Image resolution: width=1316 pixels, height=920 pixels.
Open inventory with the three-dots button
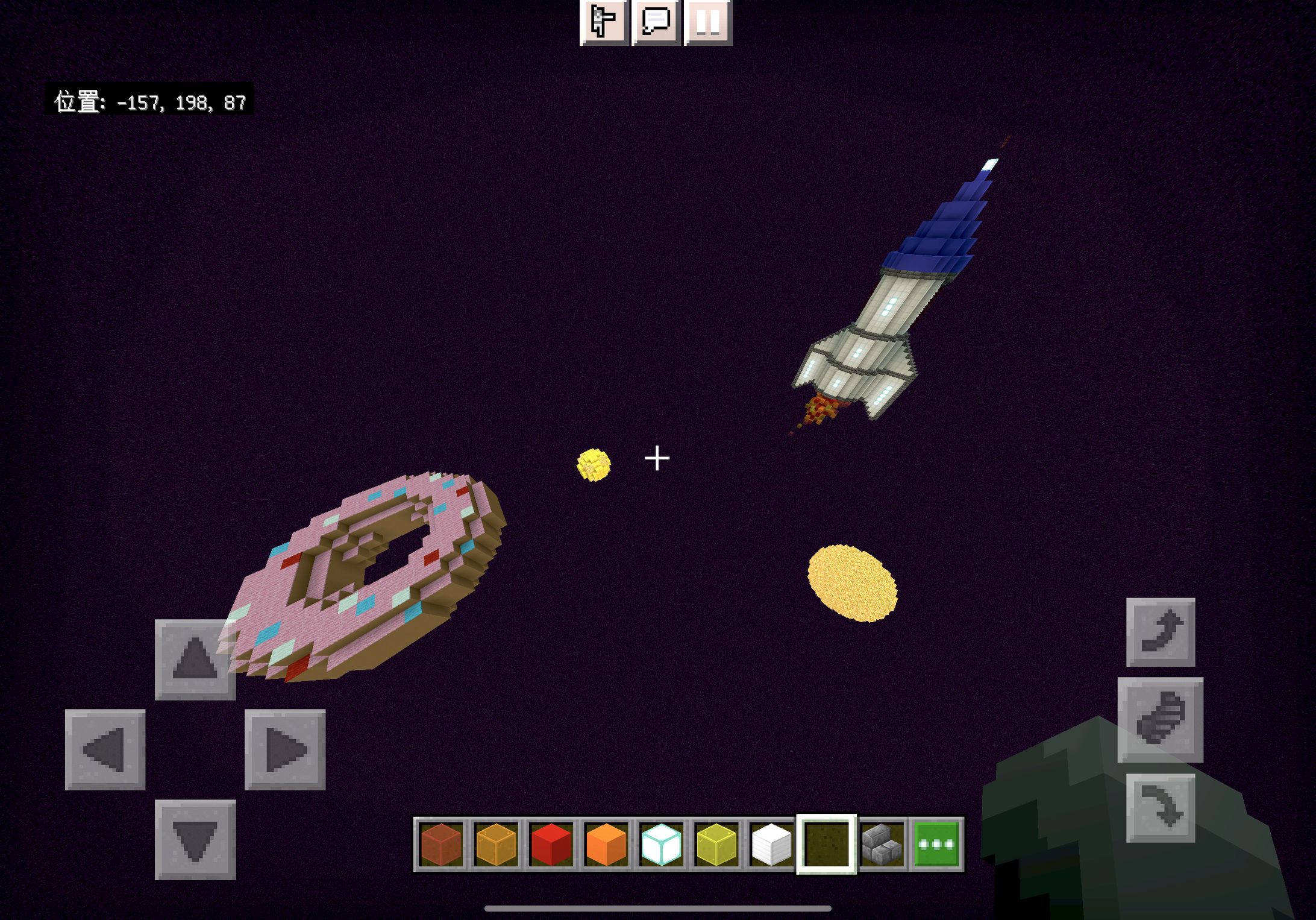(x=936, y=845)
